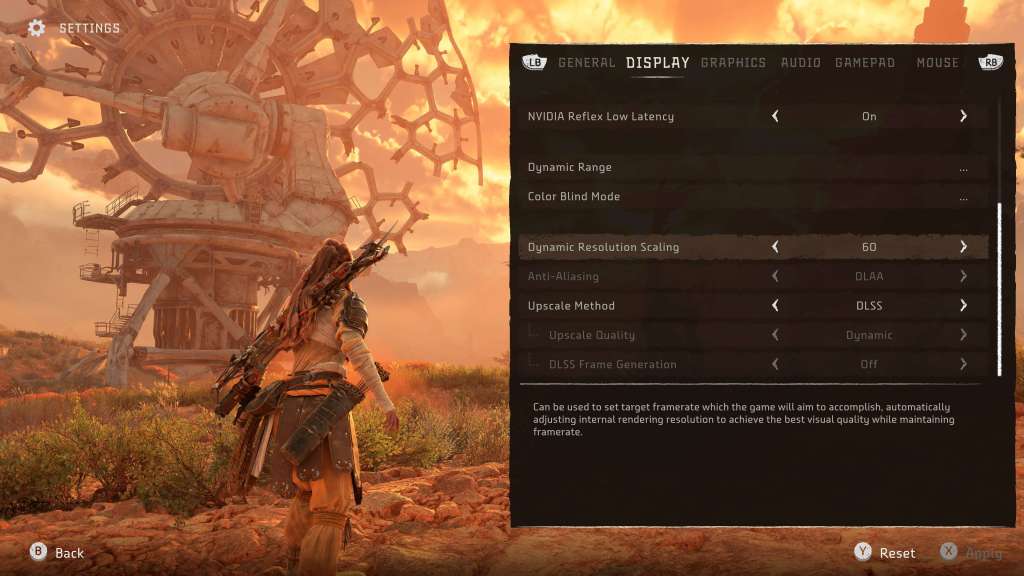Image resolution: width=1024 pixels, height=576 pixels.
Task: Decrease Dynamic Resolution Scaling with left arrow
Action: (x=775, y=247)
